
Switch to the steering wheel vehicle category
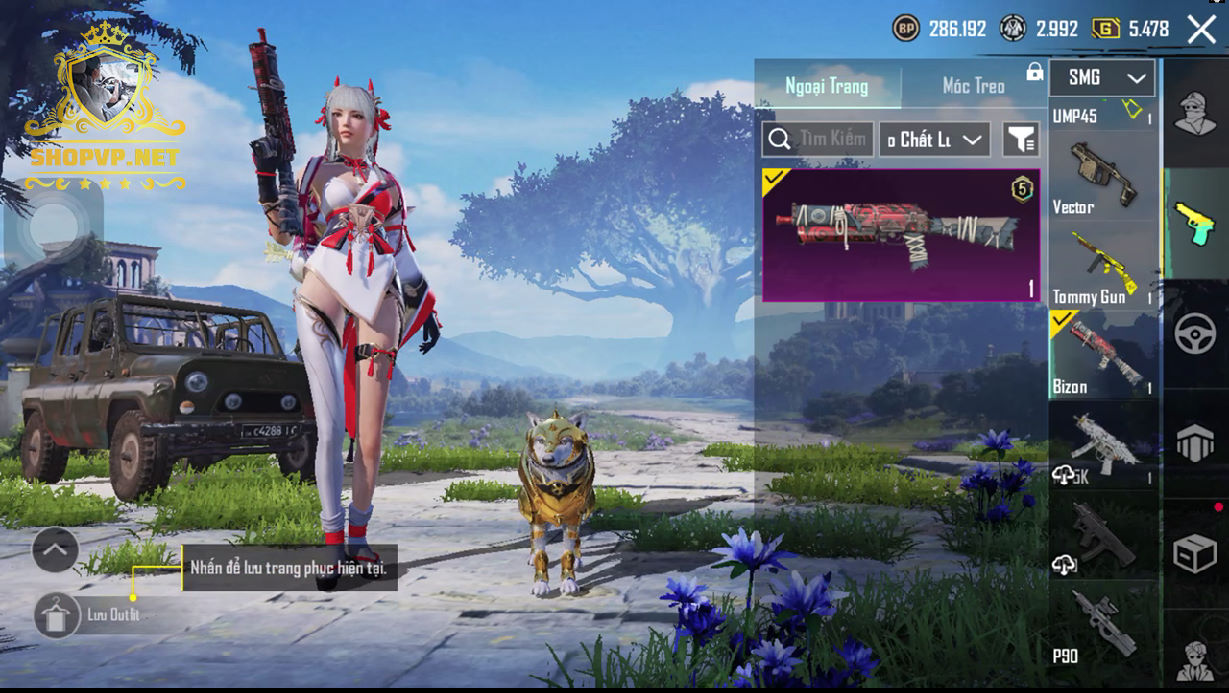pos(1195,334)
